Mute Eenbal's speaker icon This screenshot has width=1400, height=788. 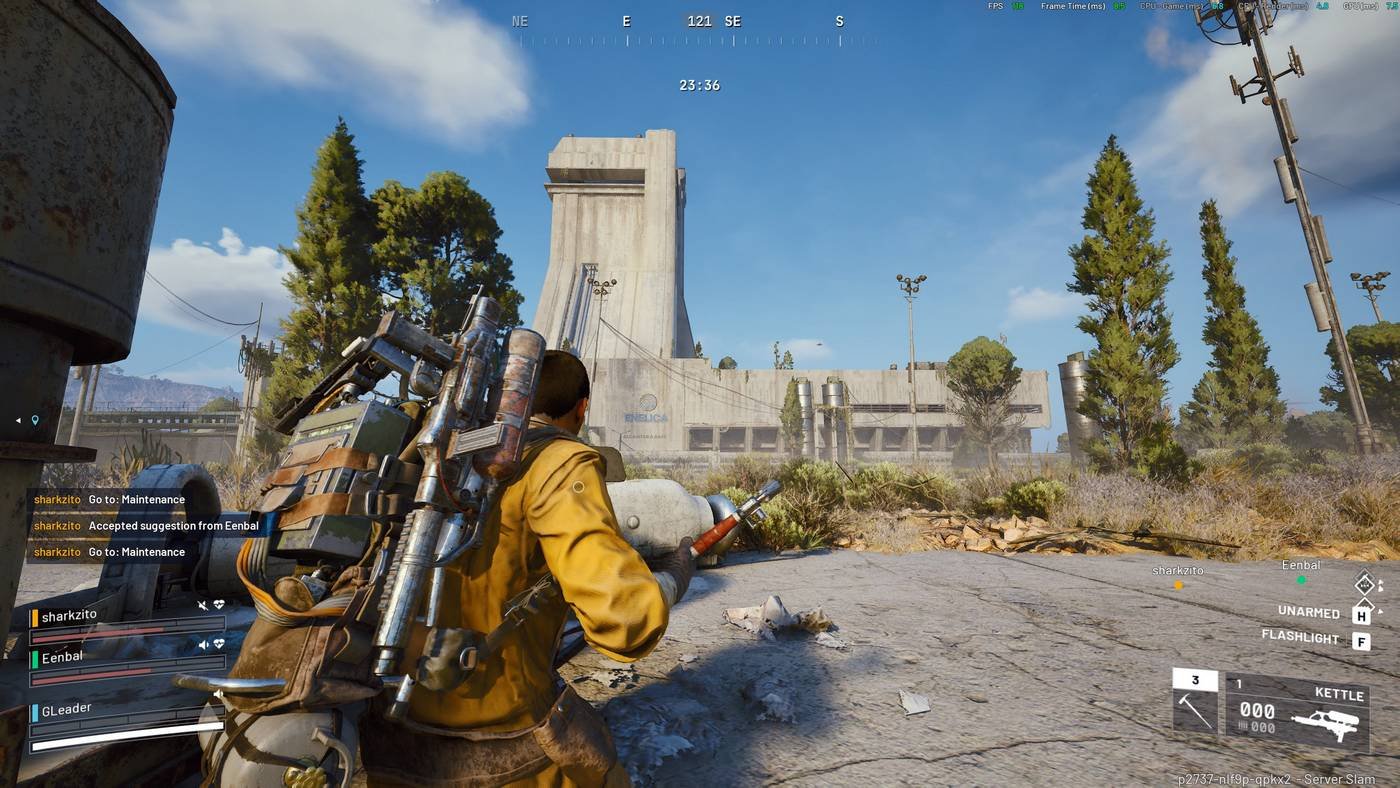[205, 643]
